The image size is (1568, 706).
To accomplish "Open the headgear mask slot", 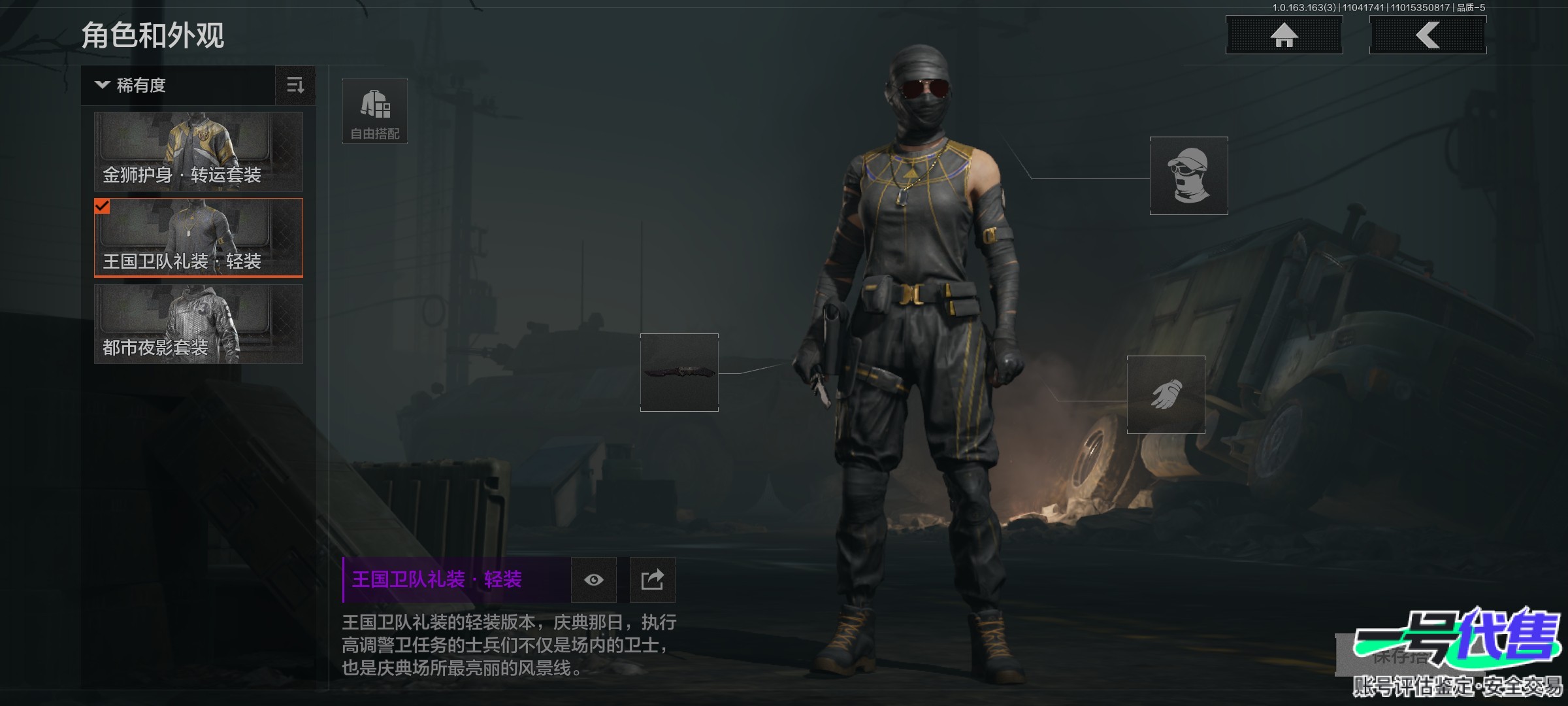I will 1188,176.
